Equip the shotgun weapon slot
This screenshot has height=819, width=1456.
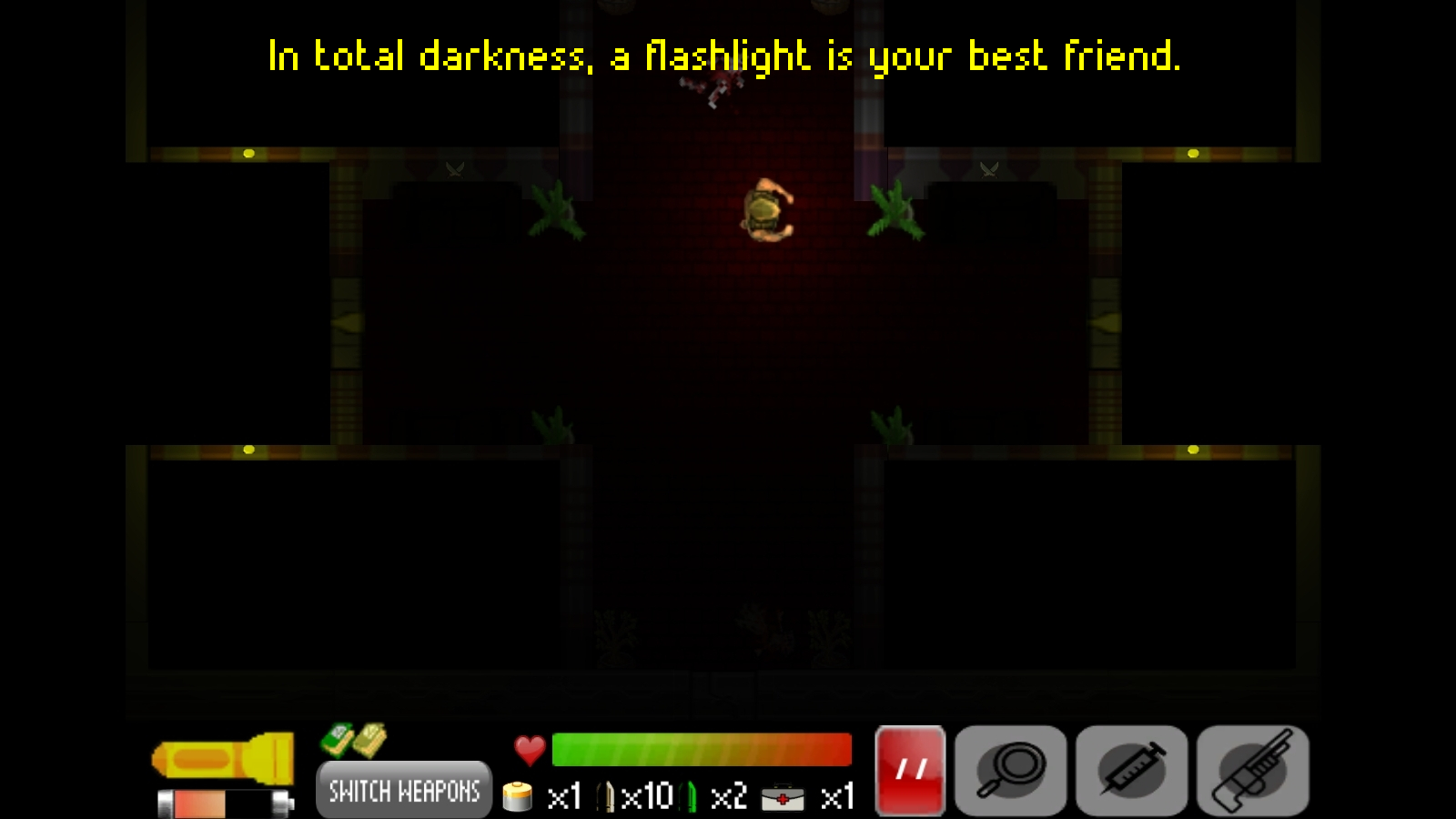[1253, 771]
